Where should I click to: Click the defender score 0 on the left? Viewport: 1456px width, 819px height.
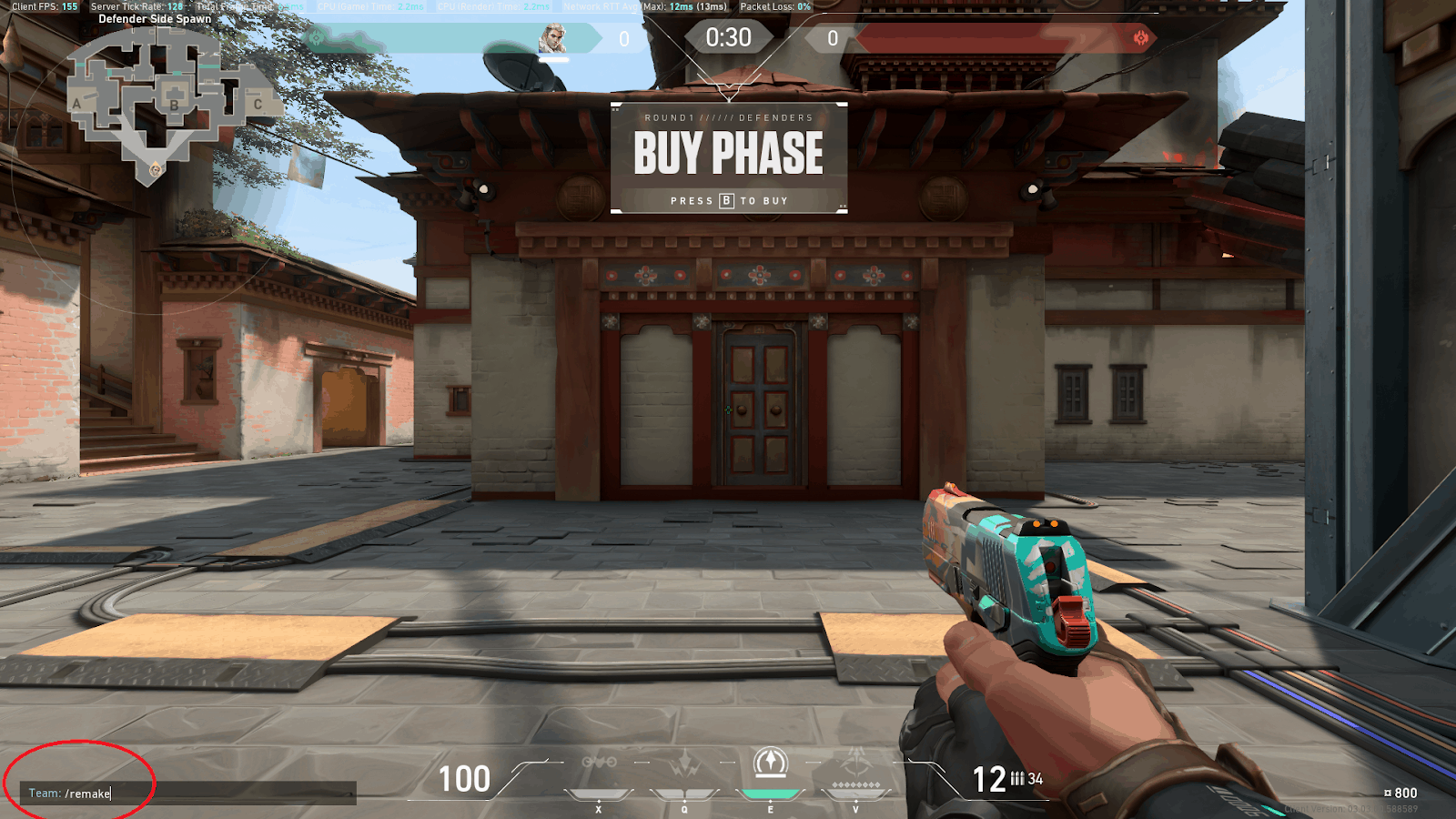624,37
